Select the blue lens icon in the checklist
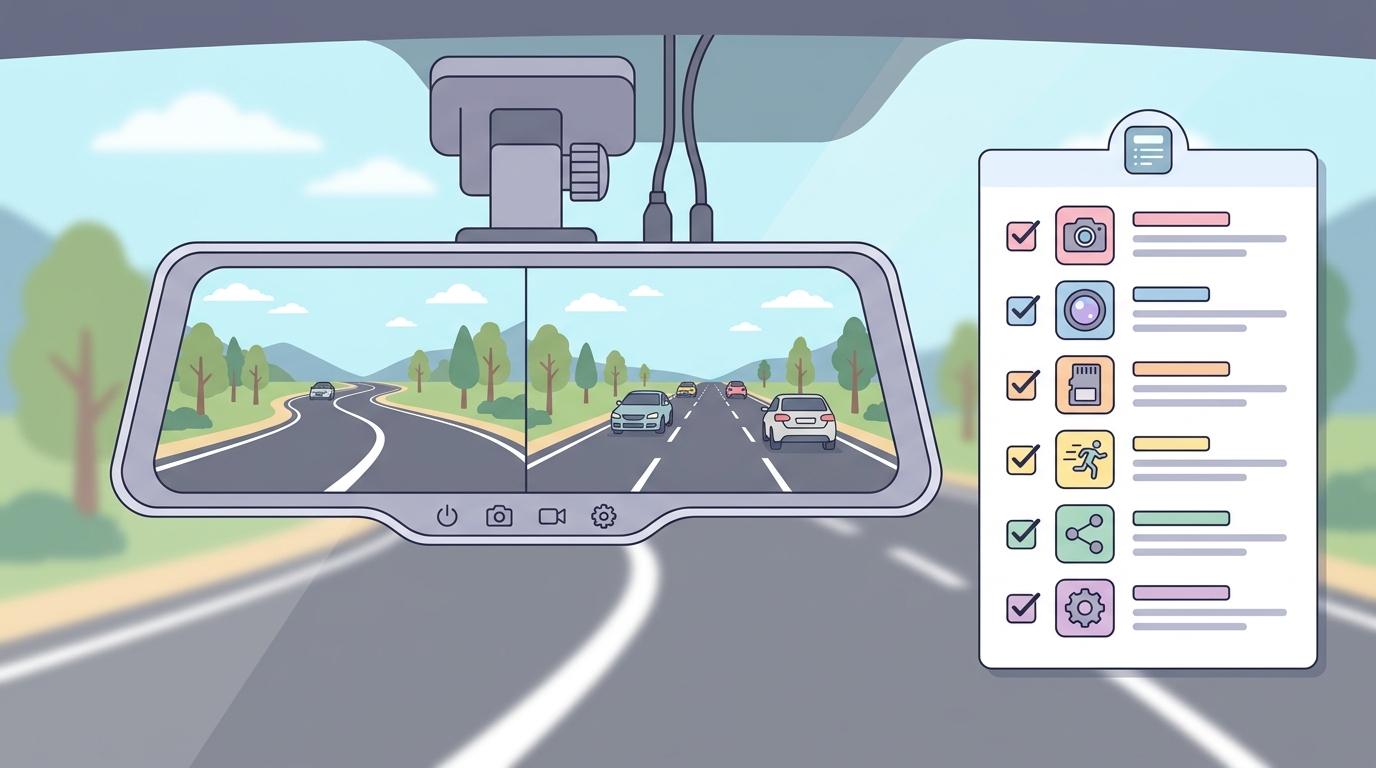This screenshot has height=768, width=1376. pos(1085,310)
